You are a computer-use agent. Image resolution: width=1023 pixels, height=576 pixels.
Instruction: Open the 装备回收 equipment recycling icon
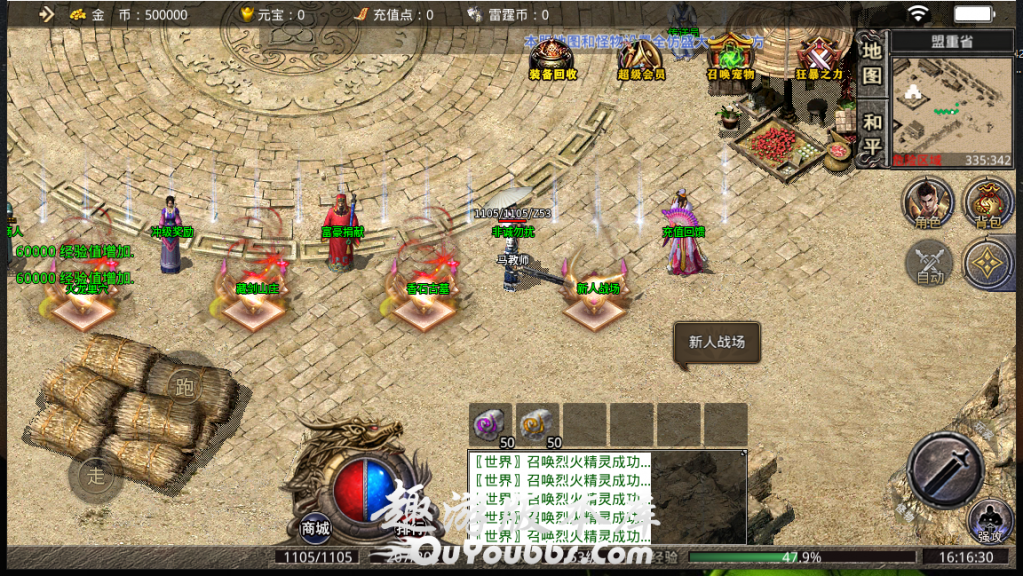[x=553, y=56]
